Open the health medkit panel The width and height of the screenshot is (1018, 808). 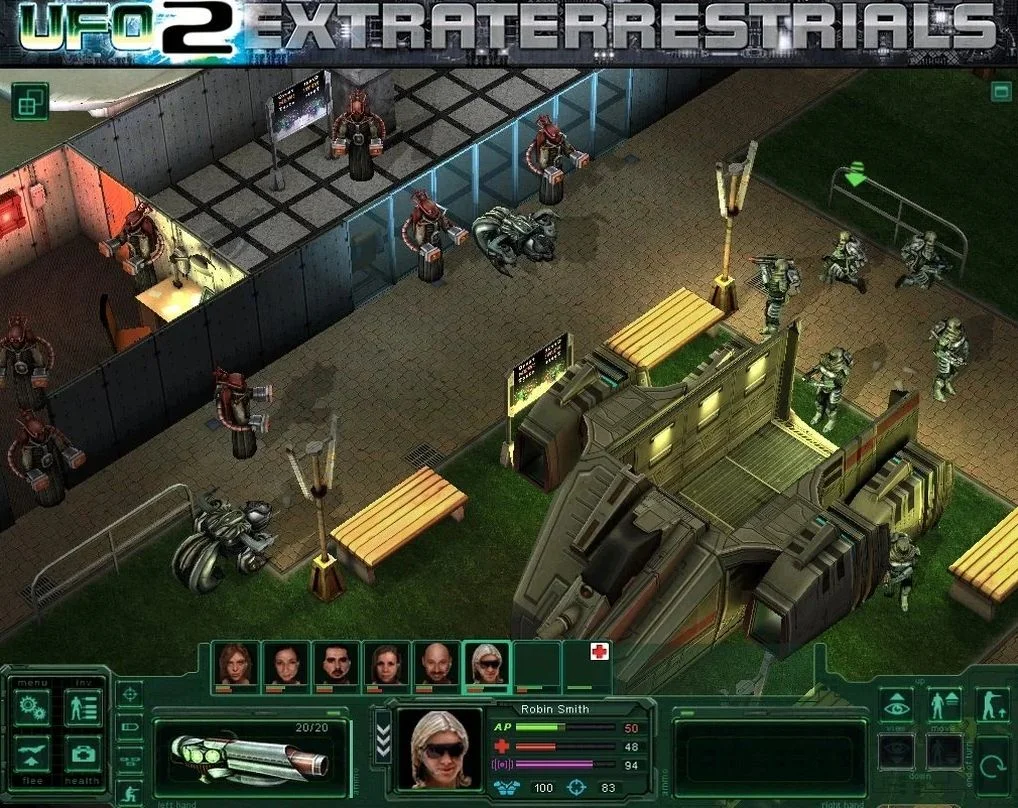(83, 755)
